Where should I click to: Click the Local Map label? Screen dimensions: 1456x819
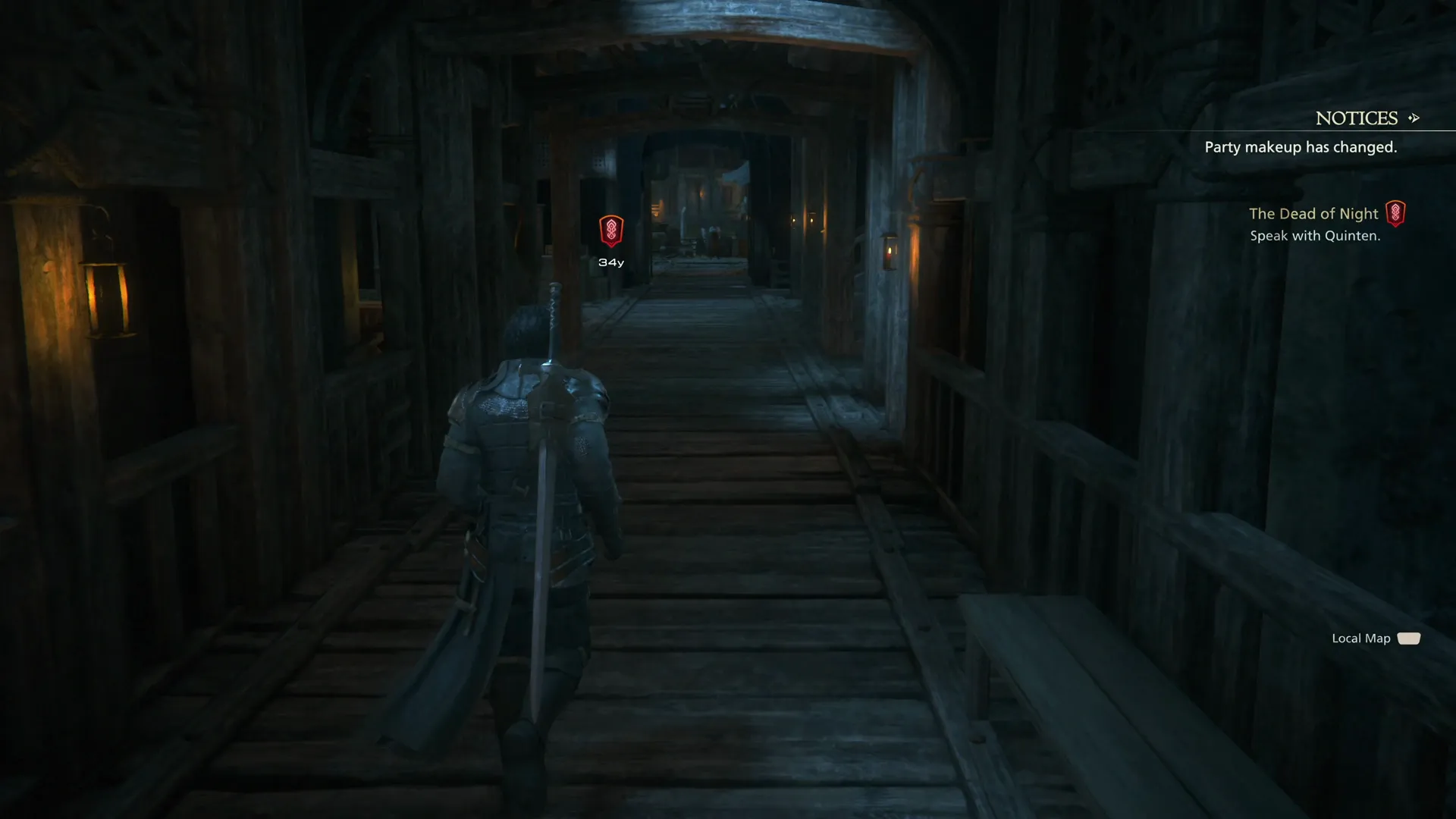(1360, 639)
